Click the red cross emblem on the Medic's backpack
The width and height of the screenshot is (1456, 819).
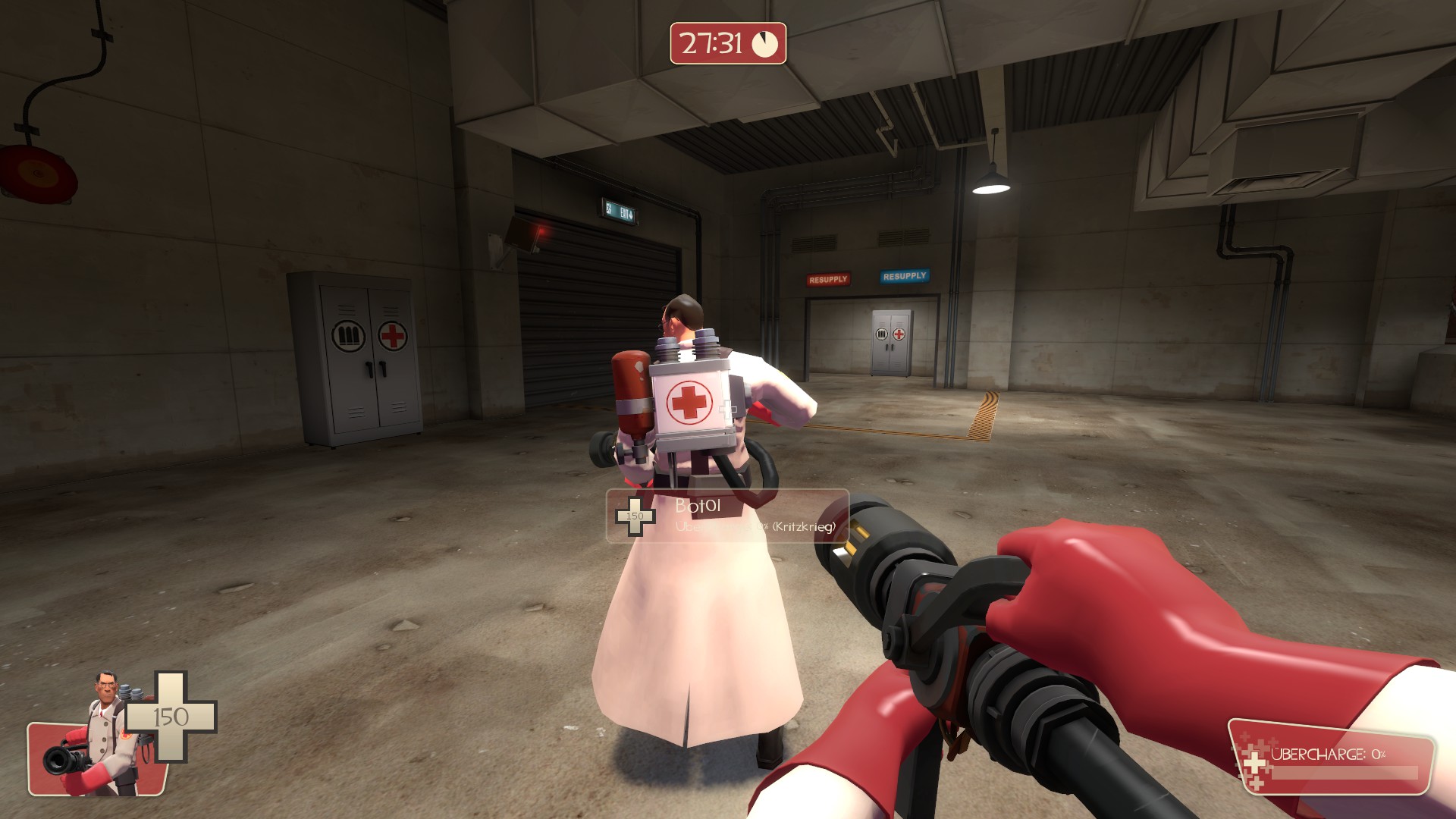click(x=687, y=400)
